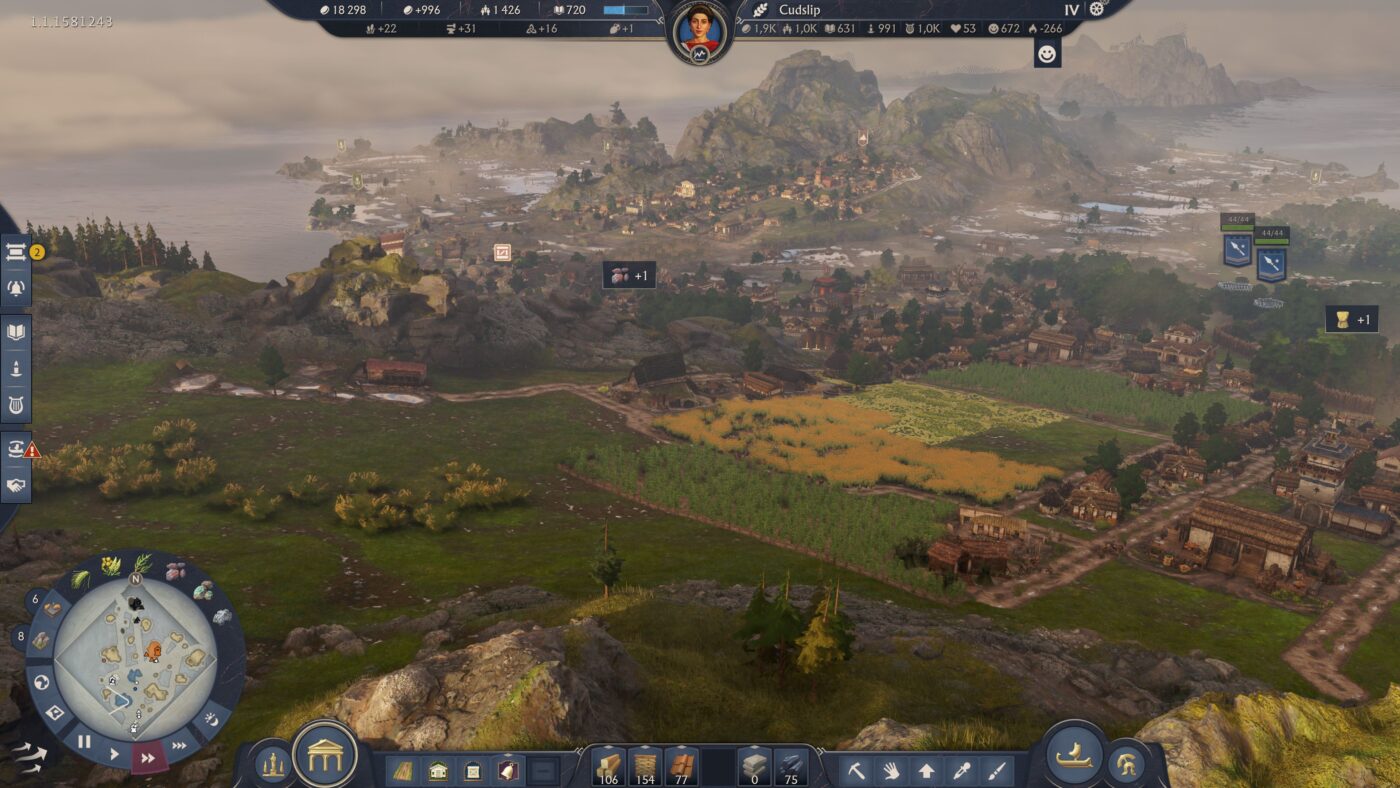1400x788 pixels.
Task: Toggle the day-night cycle button
Action: (x=211, y=719)
